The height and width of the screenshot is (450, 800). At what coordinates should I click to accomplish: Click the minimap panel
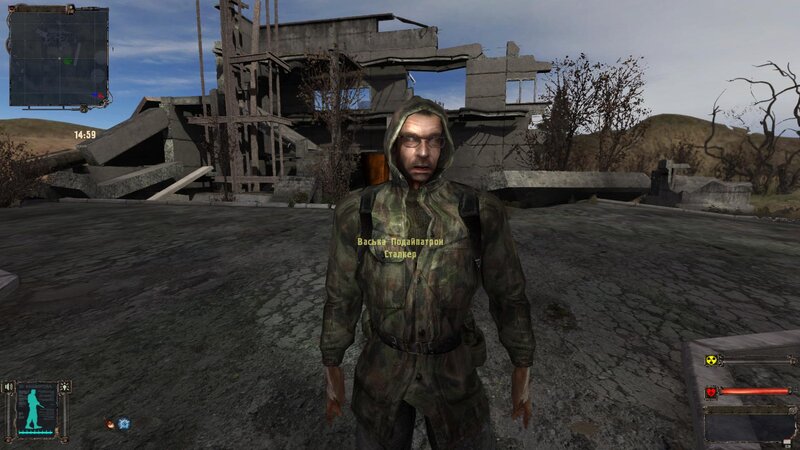tap(58, 58)
